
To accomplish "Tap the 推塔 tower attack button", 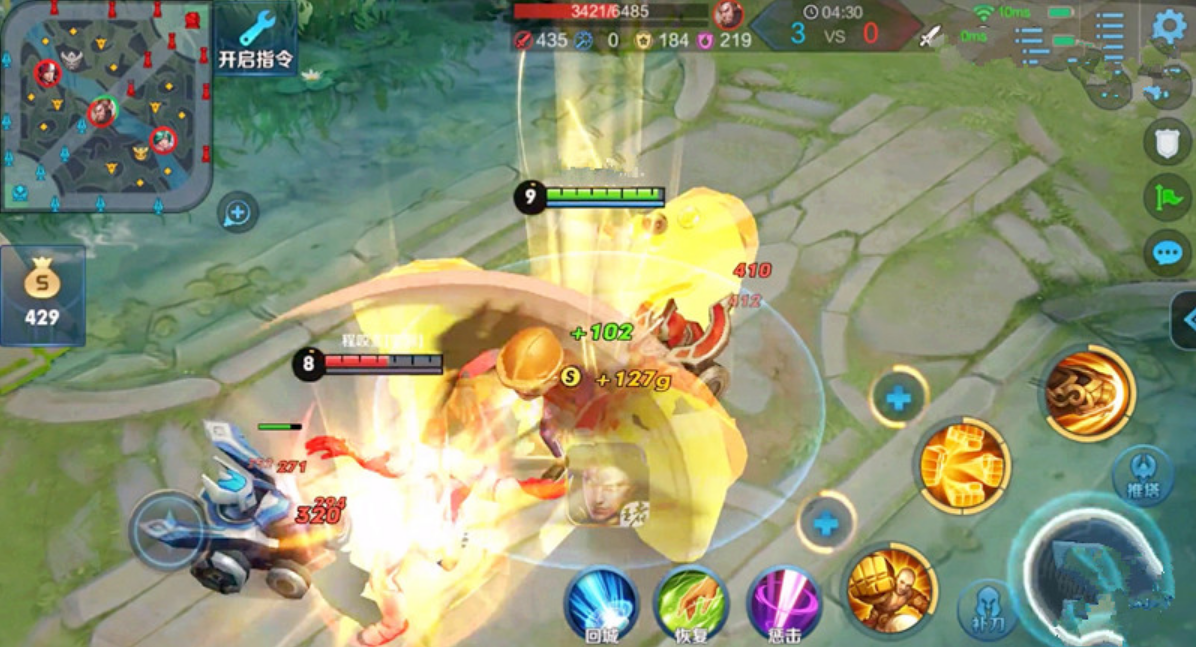I will coord(1142,475).
